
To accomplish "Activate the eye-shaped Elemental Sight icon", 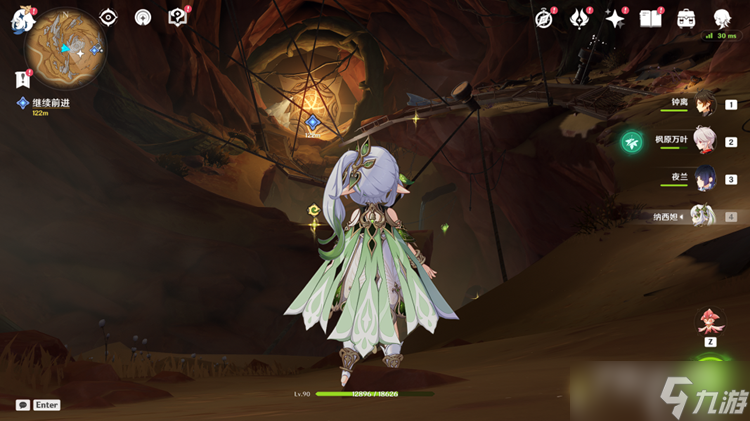I will 108,18.
